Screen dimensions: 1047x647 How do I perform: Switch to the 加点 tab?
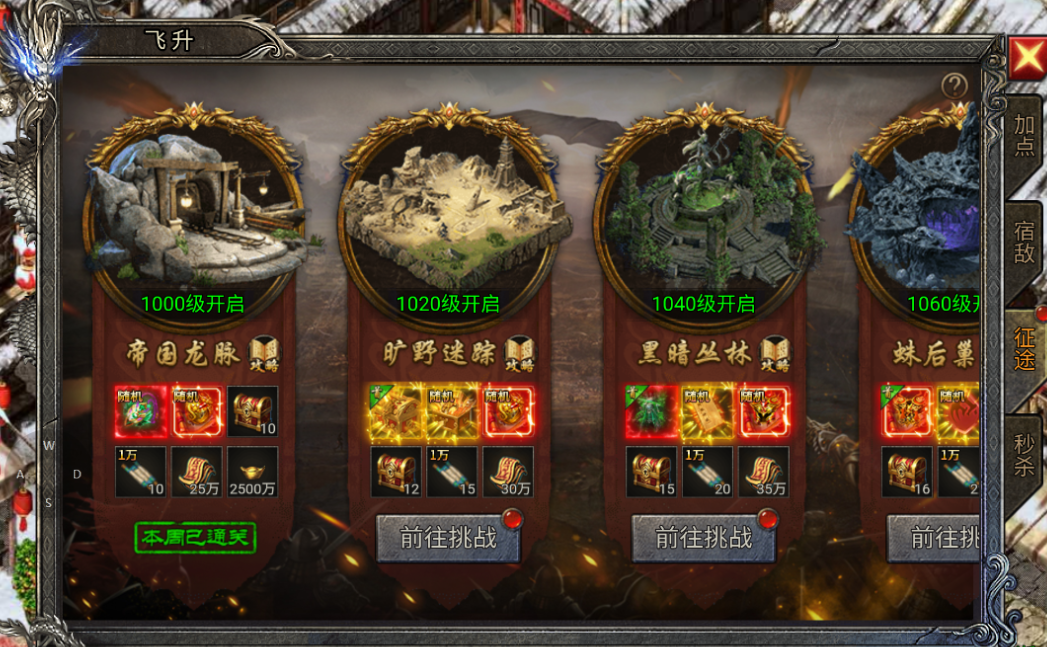click(1024, 135)
